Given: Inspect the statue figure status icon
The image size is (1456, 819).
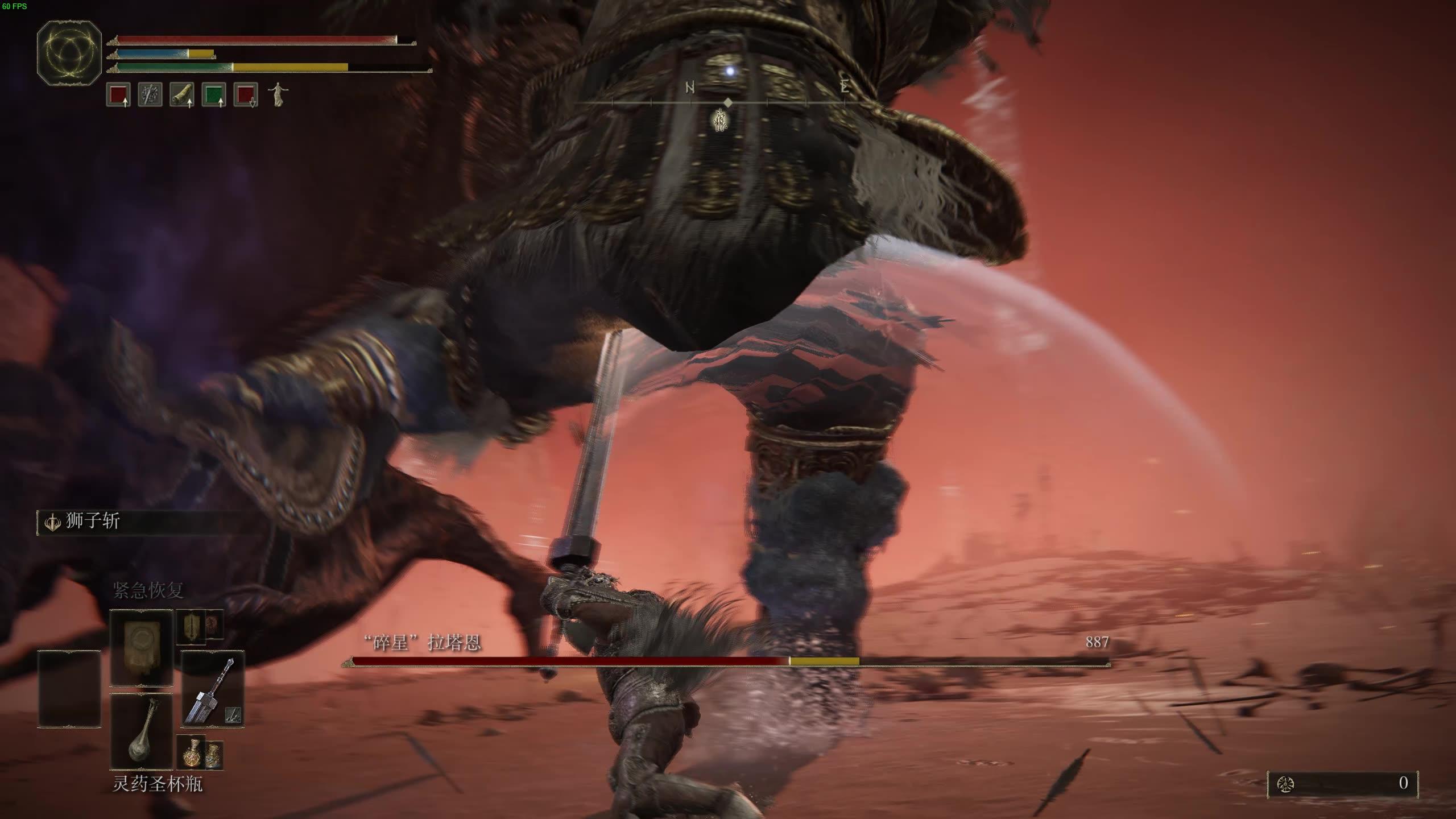Looking at the screenshot, I should (x=278, y=94).
